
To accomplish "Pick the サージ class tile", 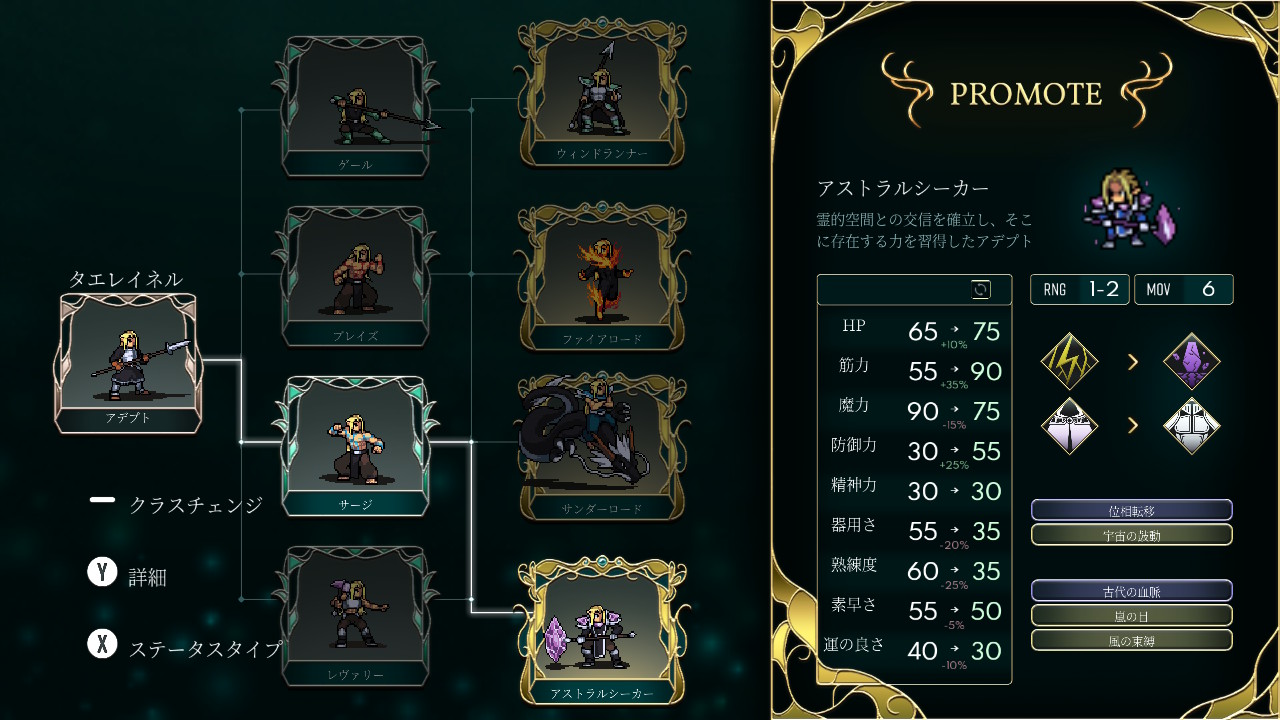I will 355,446.
